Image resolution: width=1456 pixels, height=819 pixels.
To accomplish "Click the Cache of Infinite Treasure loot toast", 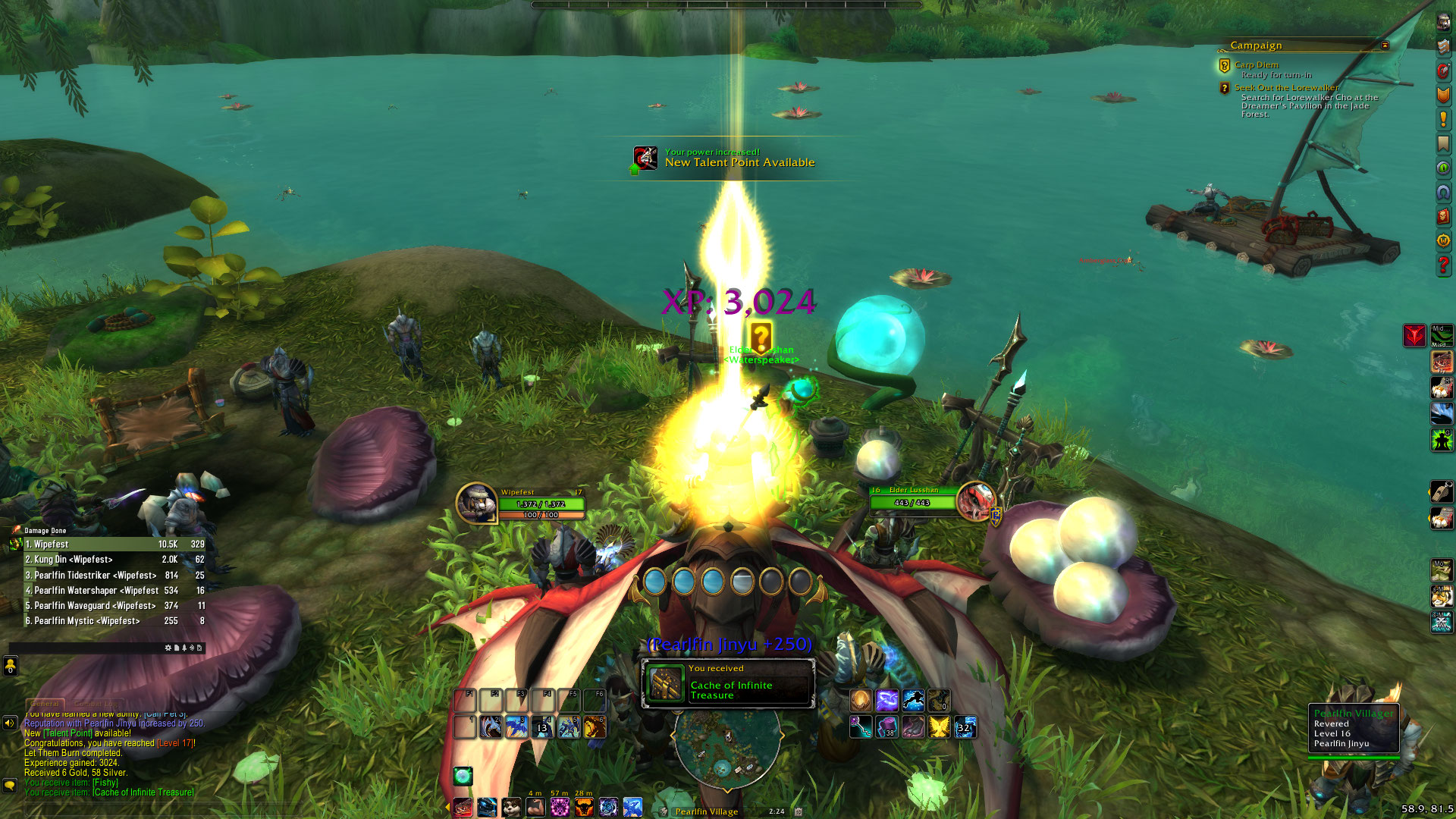I will click(728, 683).
